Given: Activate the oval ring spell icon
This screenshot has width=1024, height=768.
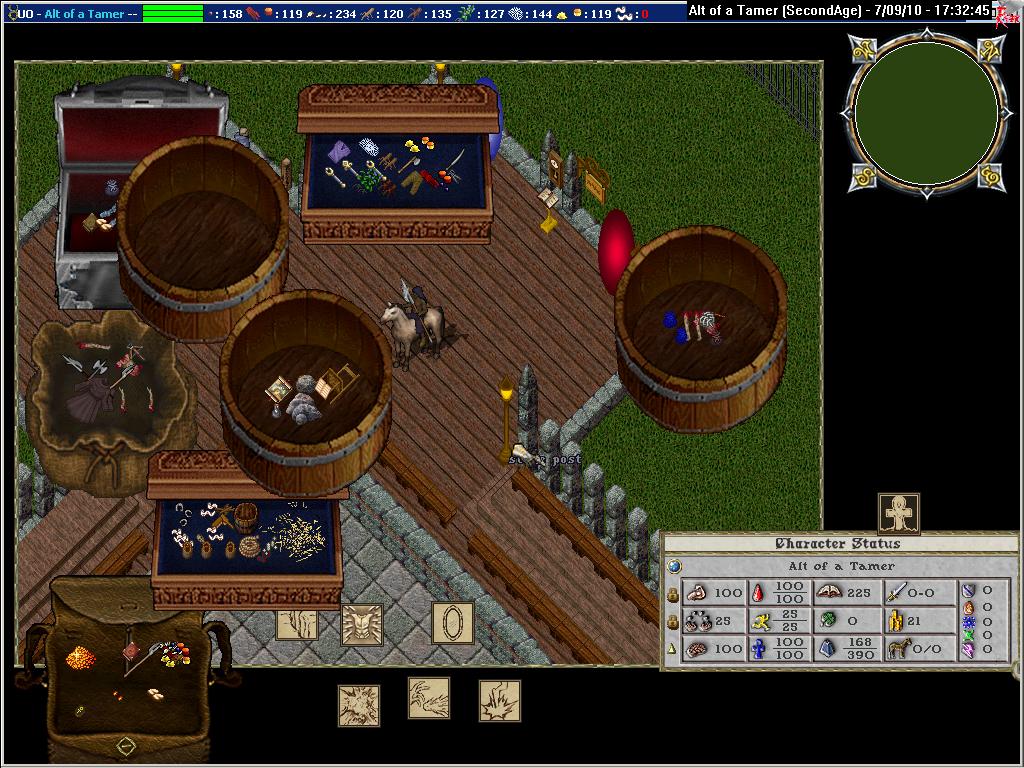Looking at the screenshot, I should [452, 622].
